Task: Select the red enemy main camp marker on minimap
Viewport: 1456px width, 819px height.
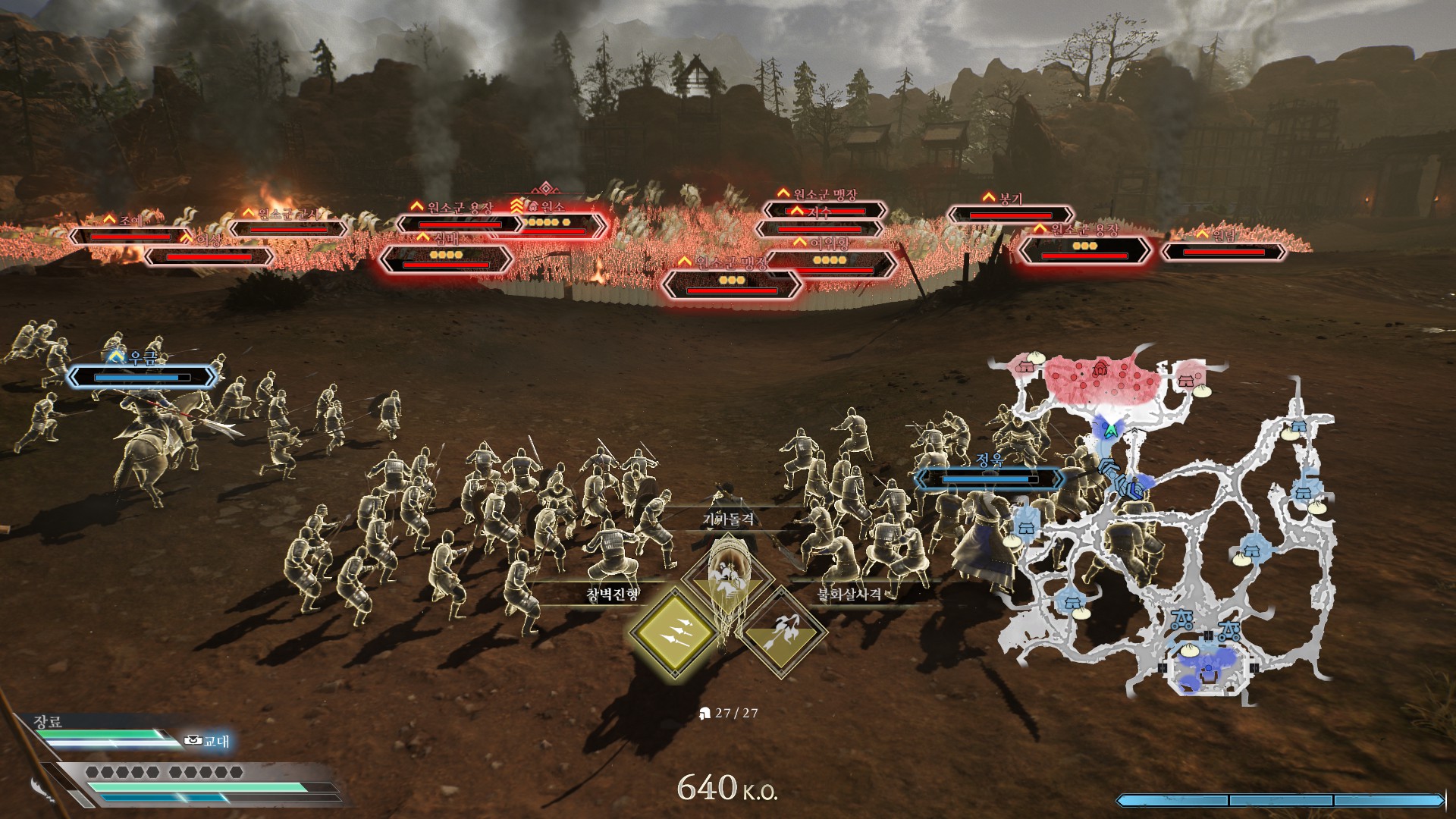Action: [x=1101, y=369]
